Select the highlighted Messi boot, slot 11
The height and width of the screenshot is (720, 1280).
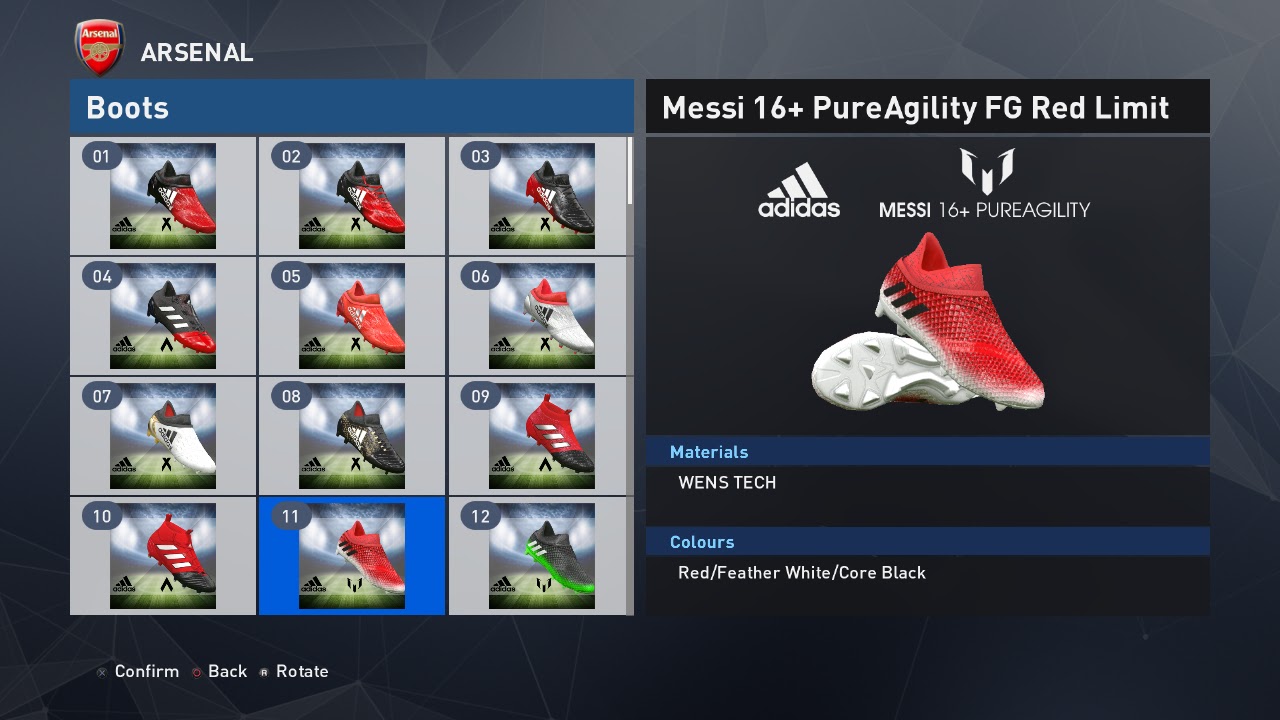click(352, 556)
